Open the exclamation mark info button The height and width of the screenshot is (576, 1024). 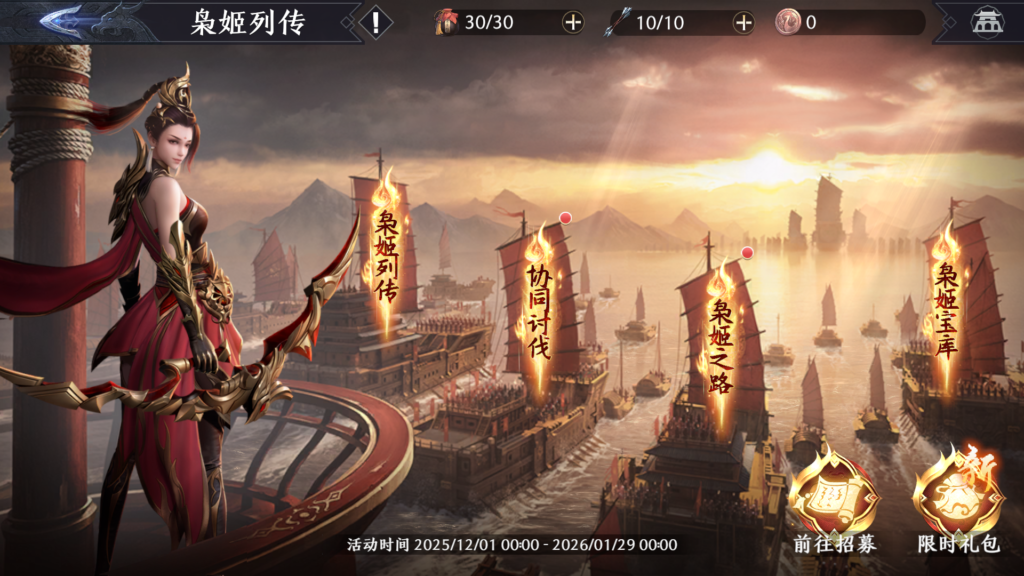(x=375, y=23)
